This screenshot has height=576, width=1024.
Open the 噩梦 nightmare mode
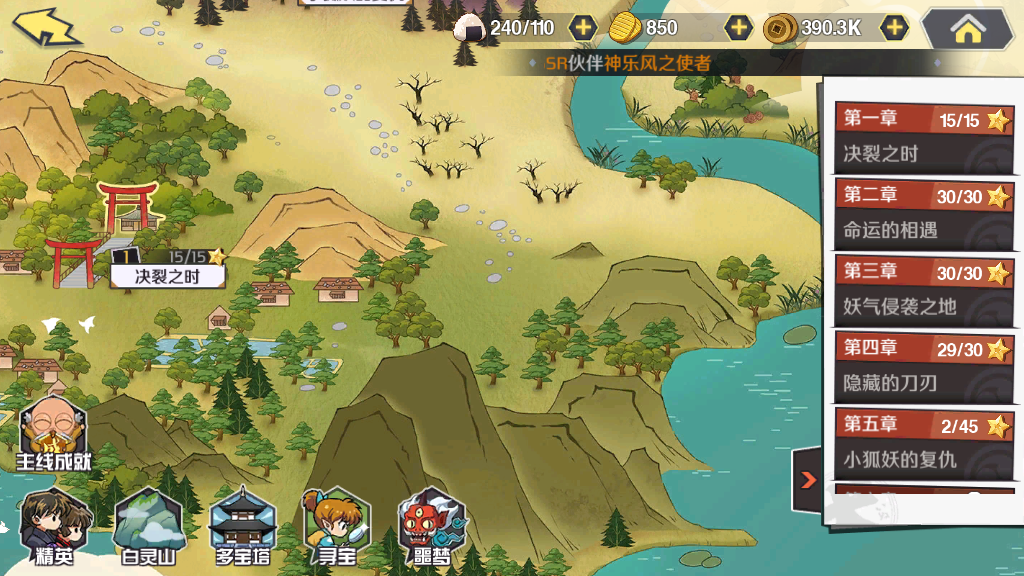432,527
